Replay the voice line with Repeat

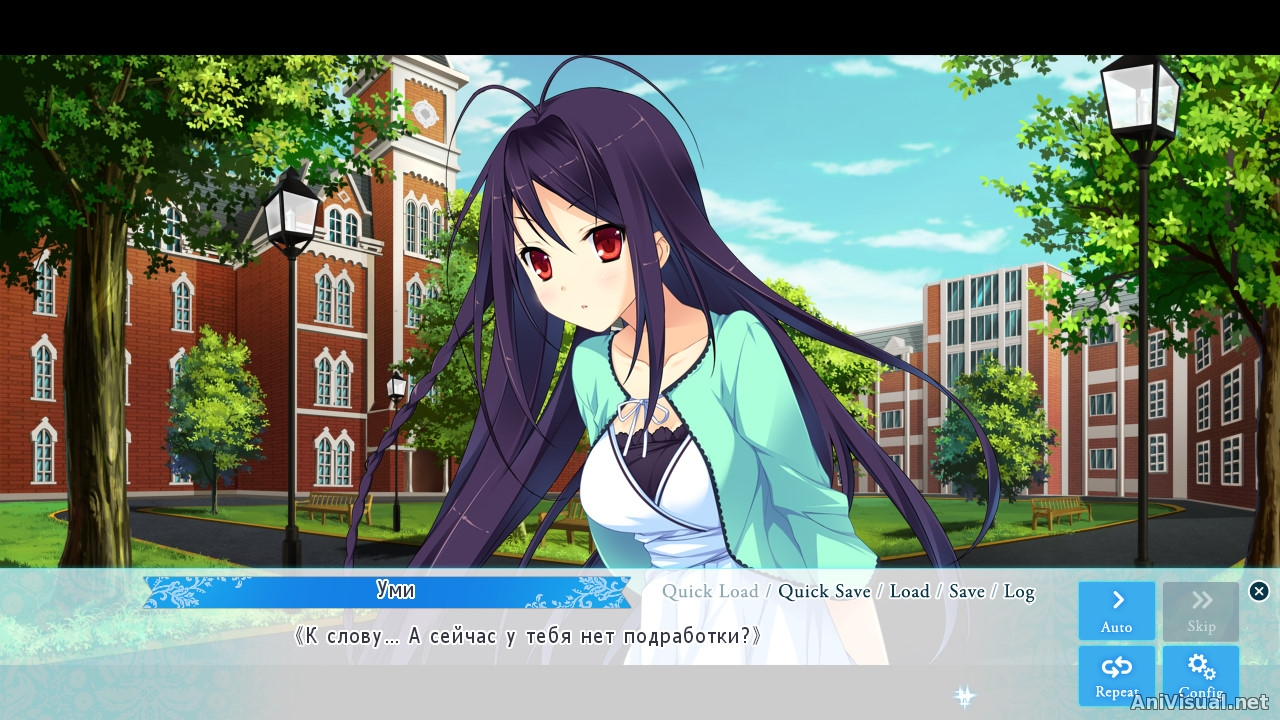(1116, 675)
